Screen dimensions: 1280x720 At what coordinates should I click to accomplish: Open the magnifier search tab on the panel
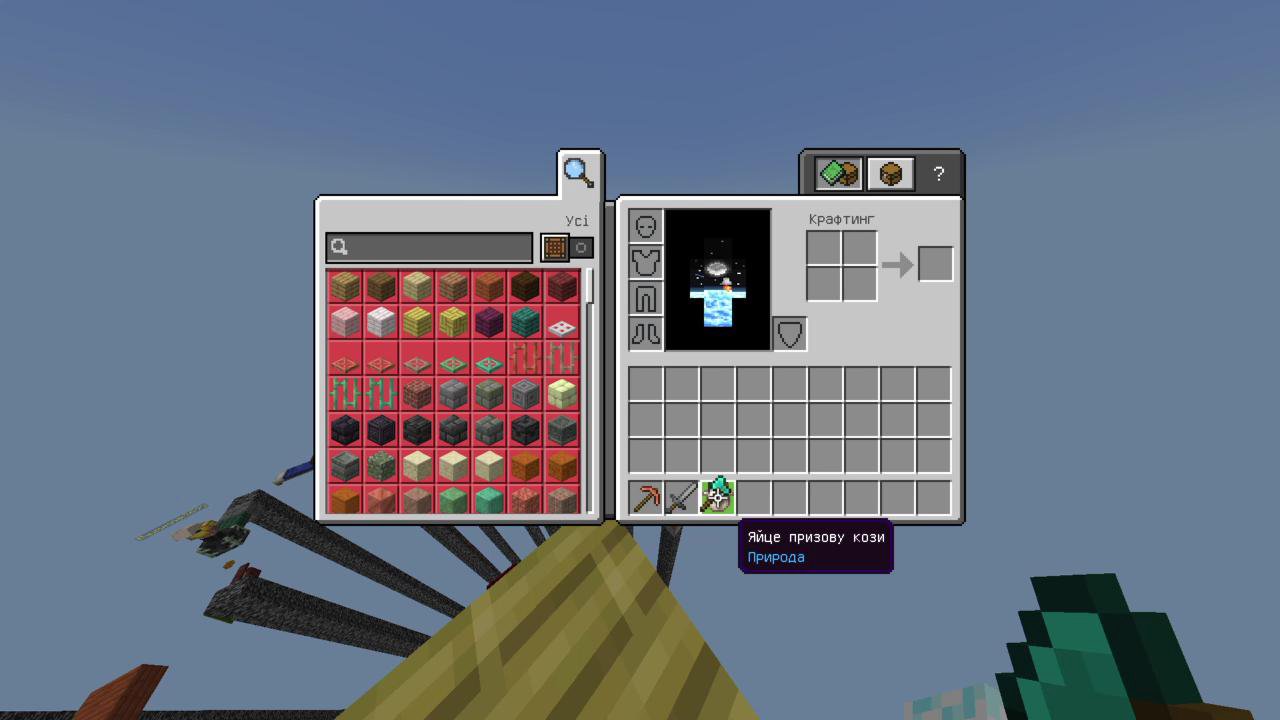[580, 171]
